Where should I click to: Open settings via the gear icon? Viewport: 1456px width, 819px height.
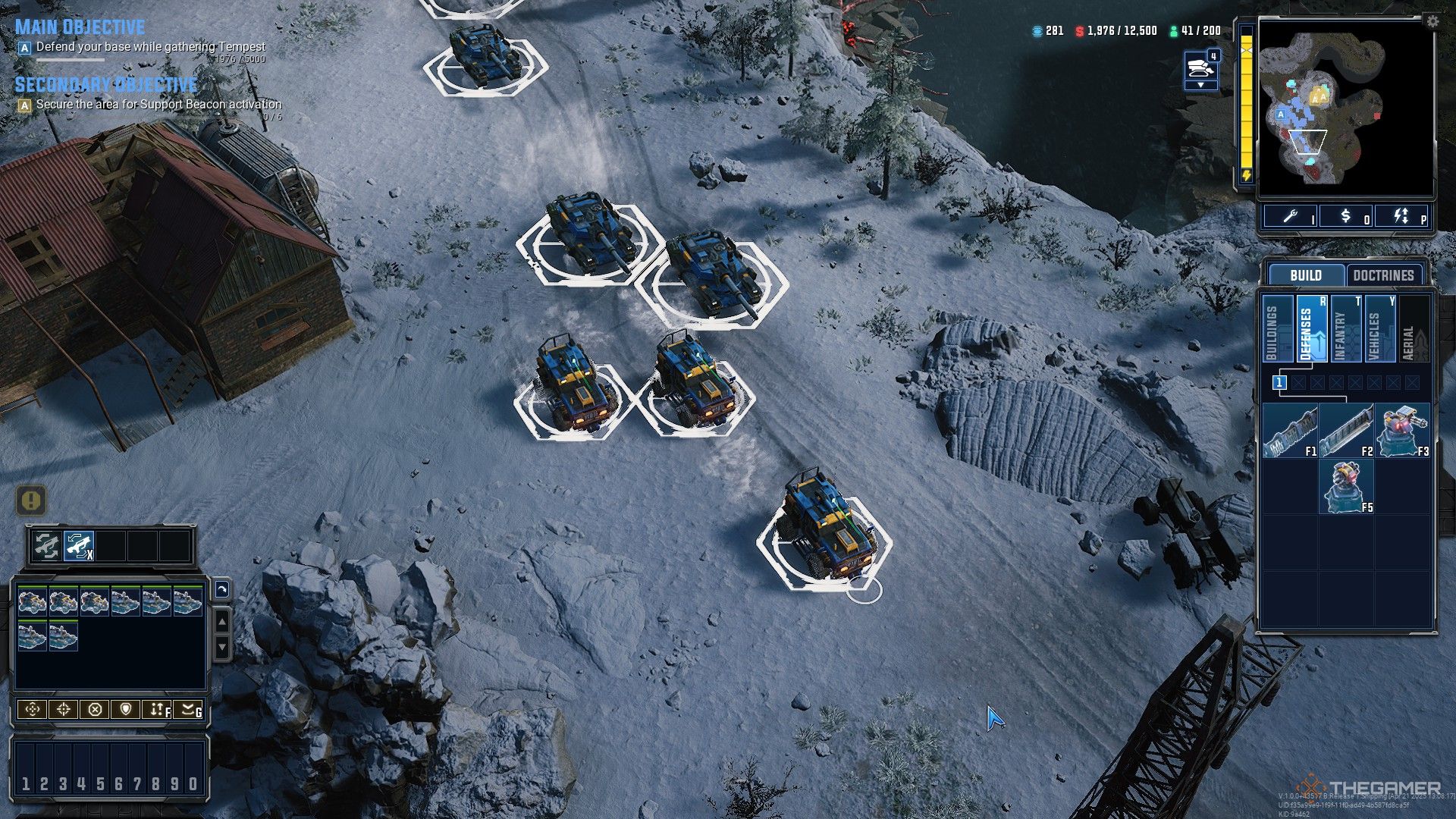[1432, 21]
